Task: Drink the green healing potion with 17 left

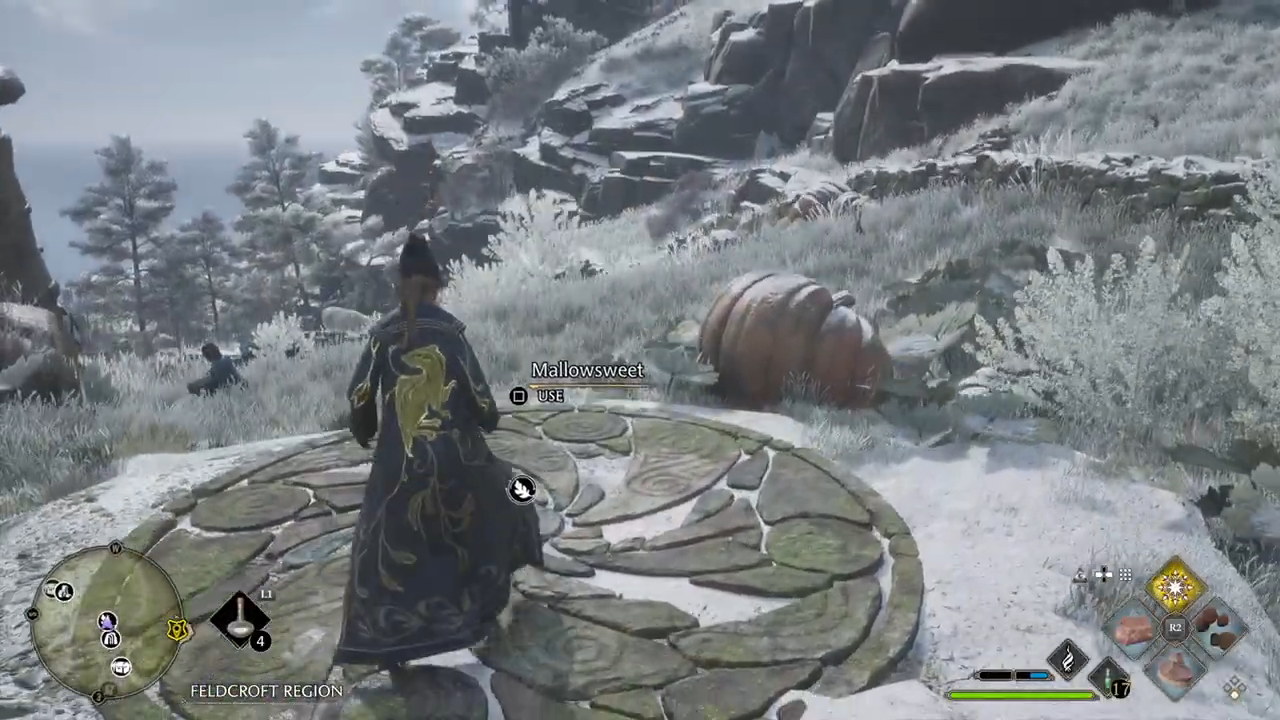Action: click(x=1109, y=678)
